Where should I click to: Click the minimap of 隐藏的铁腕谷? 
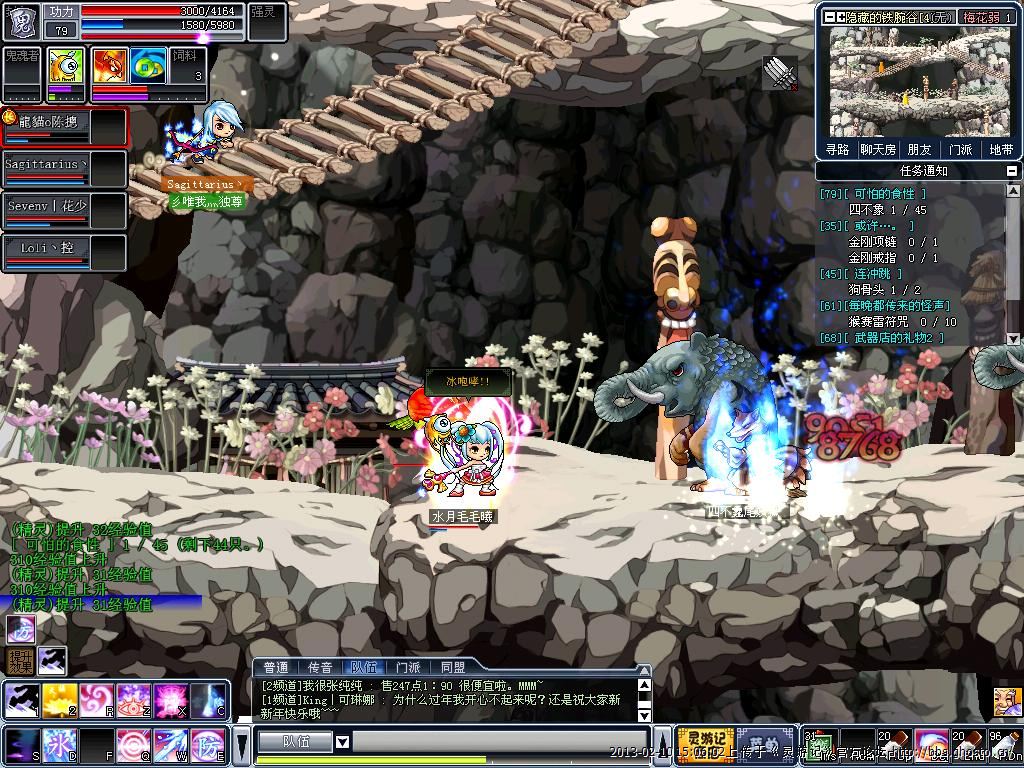(x=920, y=82)
